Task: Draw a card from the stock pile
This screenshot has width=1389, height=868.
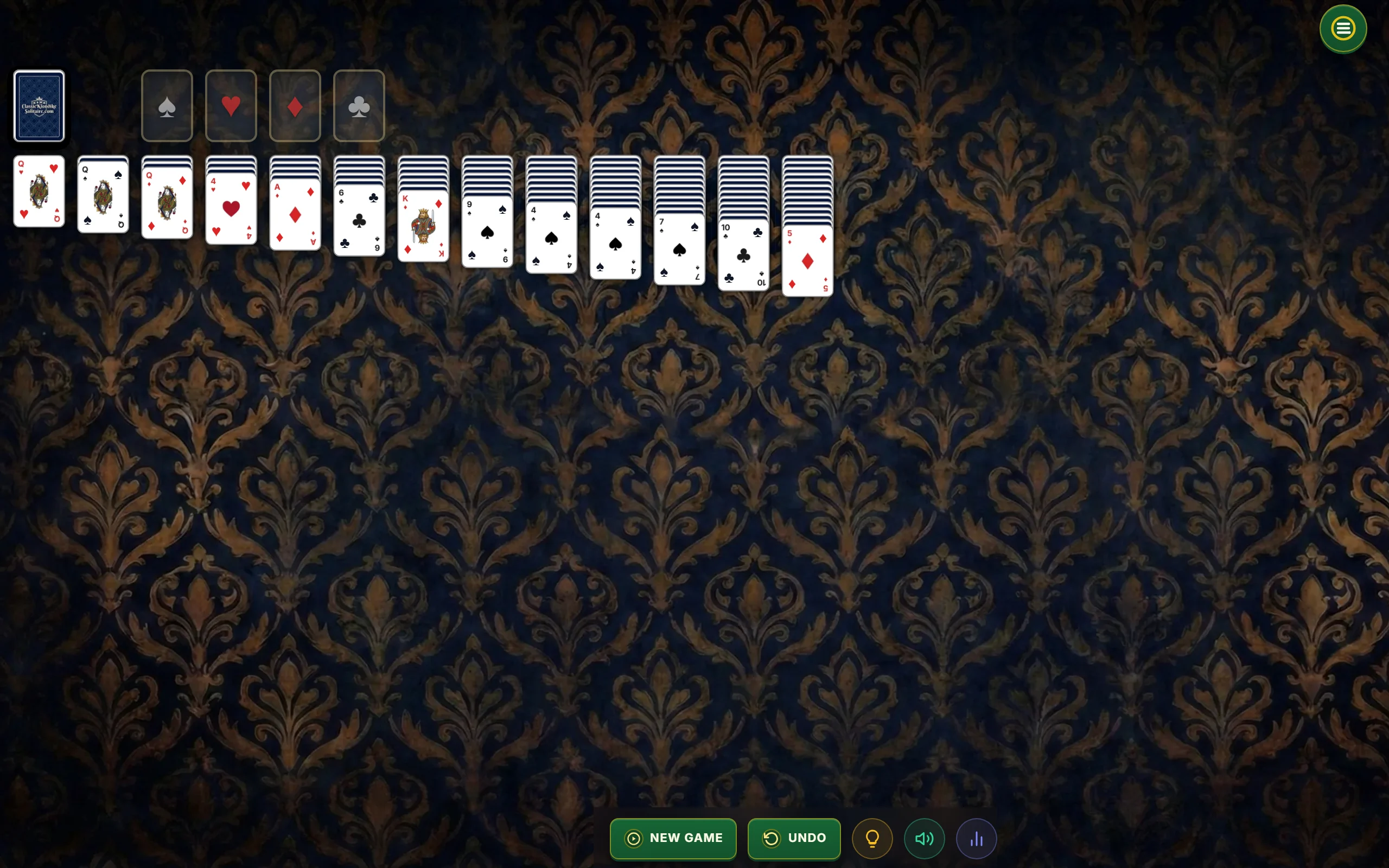Action: [39, 106]
